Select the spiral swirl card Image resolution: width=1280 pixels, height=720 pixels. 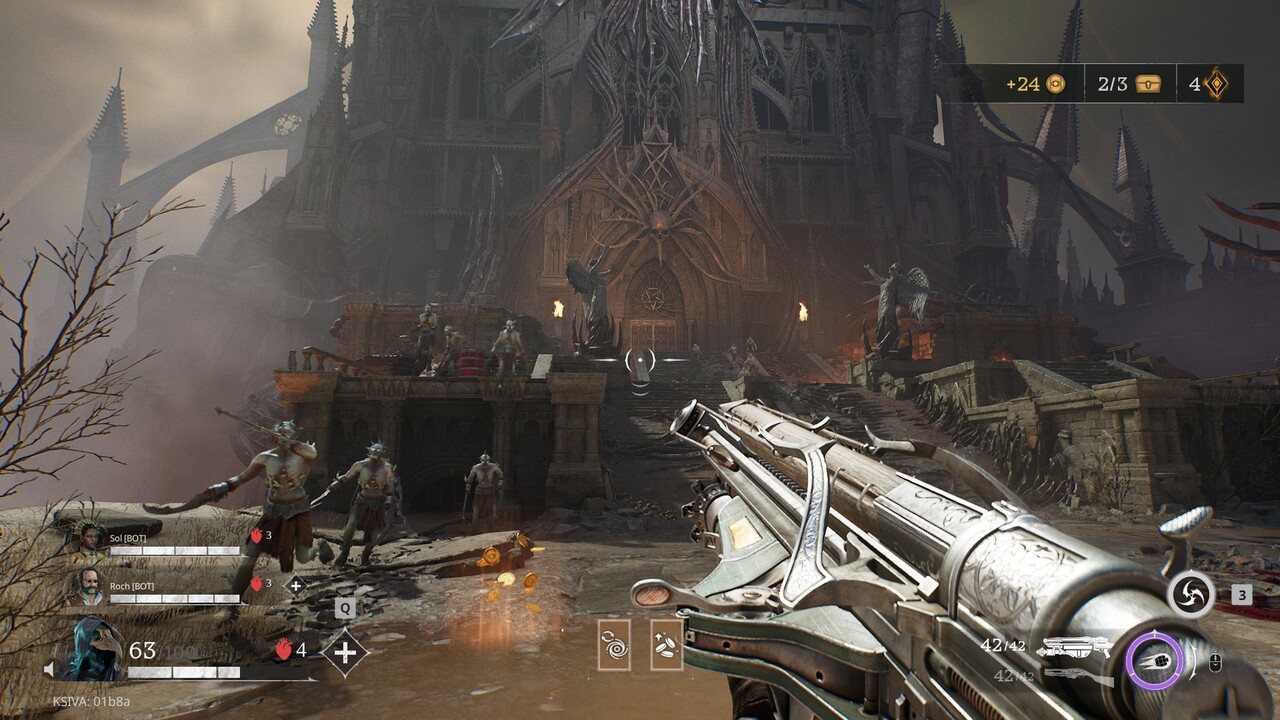614,645
